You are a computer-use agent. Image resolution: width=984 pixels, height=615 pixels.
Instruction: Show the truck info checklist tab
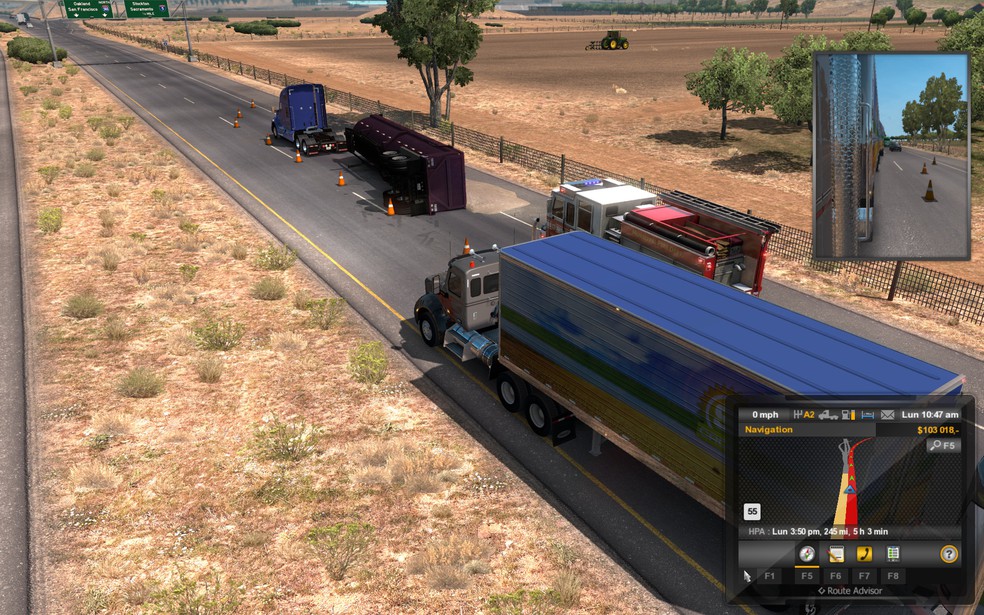pos(893,554)
